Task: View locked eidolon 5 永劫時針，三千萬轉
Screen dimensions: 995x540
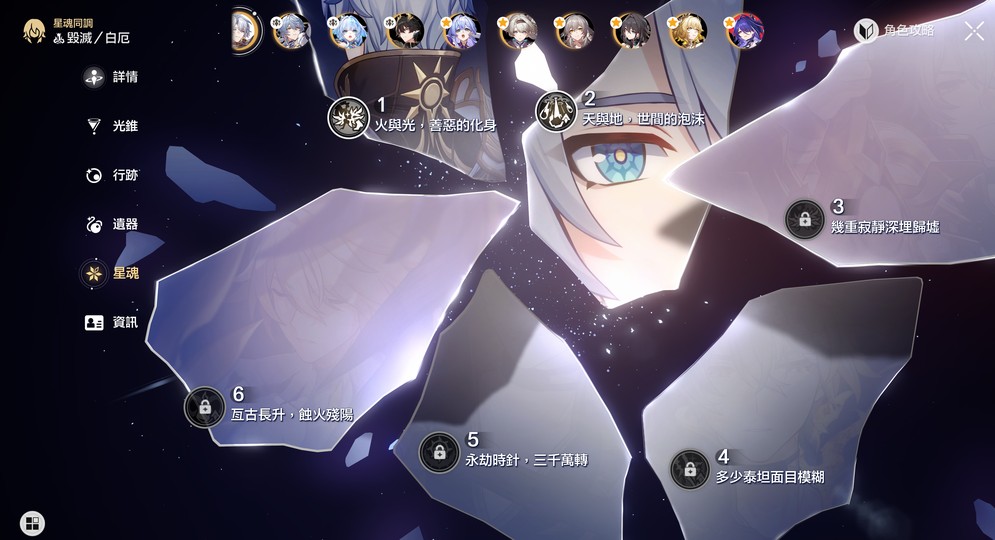Action: pos(439,452)
